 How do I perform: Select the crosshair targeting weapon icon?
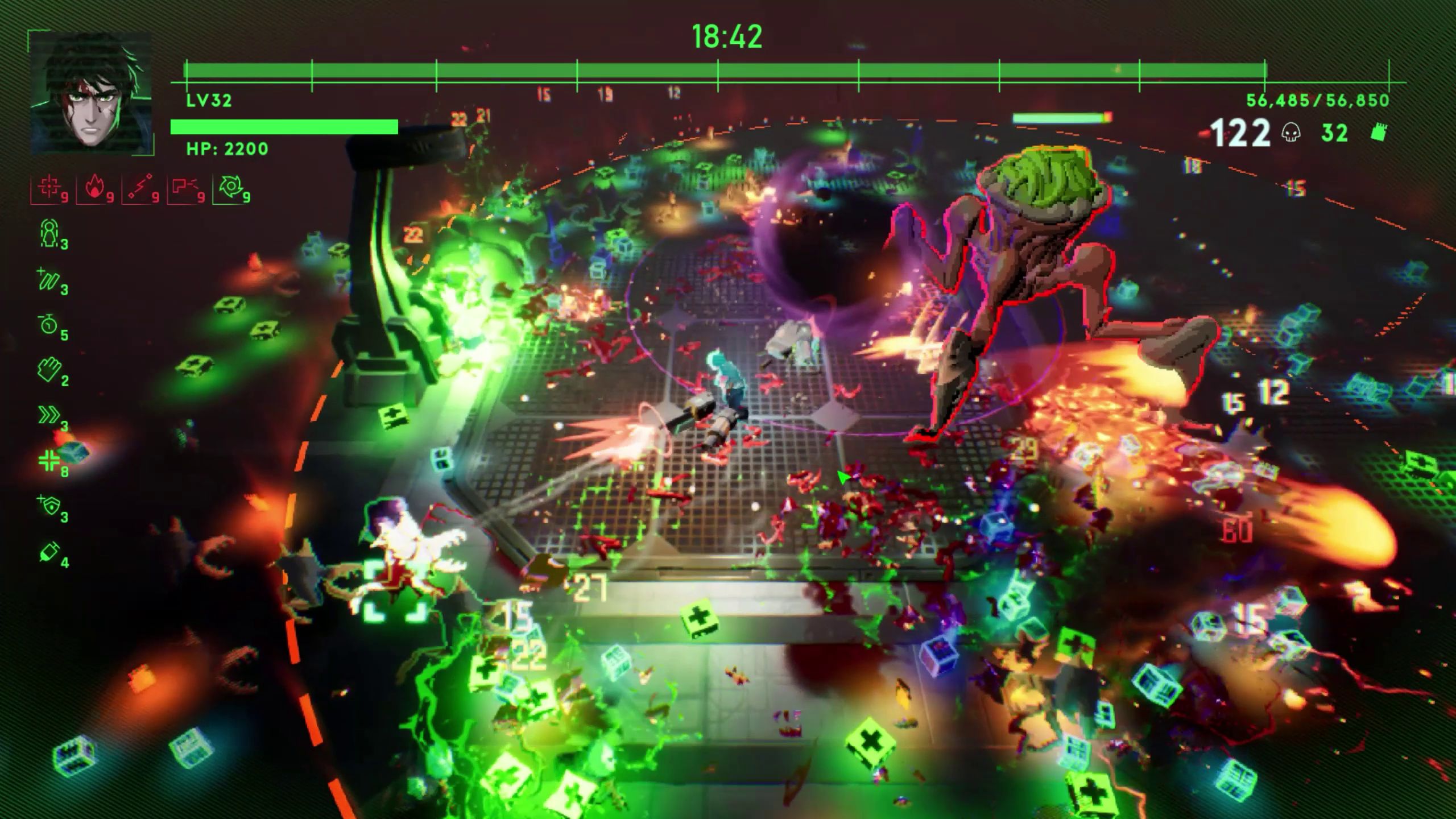(48, 188)
